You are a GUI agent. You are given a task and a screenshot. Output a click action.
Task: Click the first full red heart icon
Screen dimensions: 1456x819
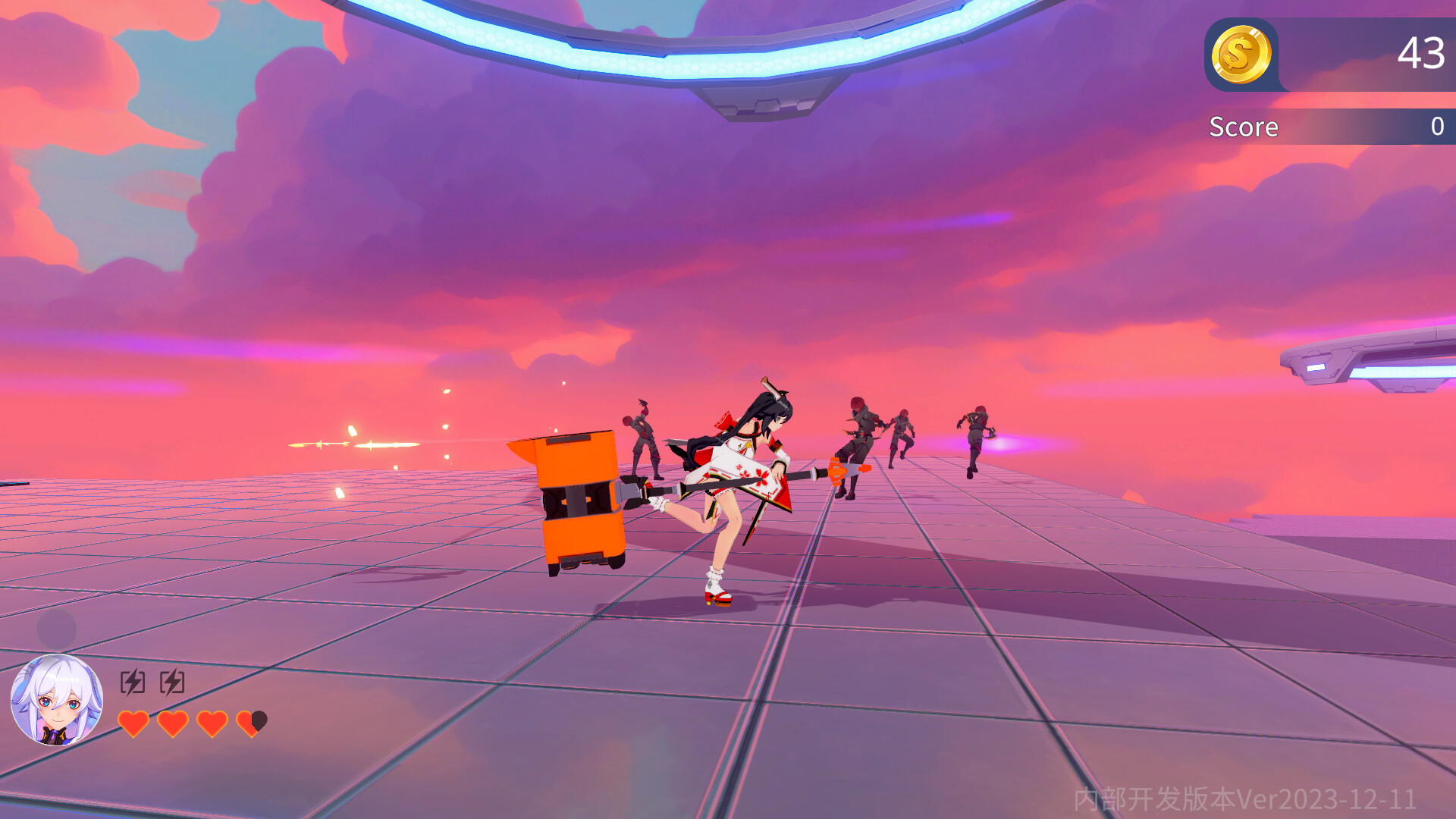135,723
